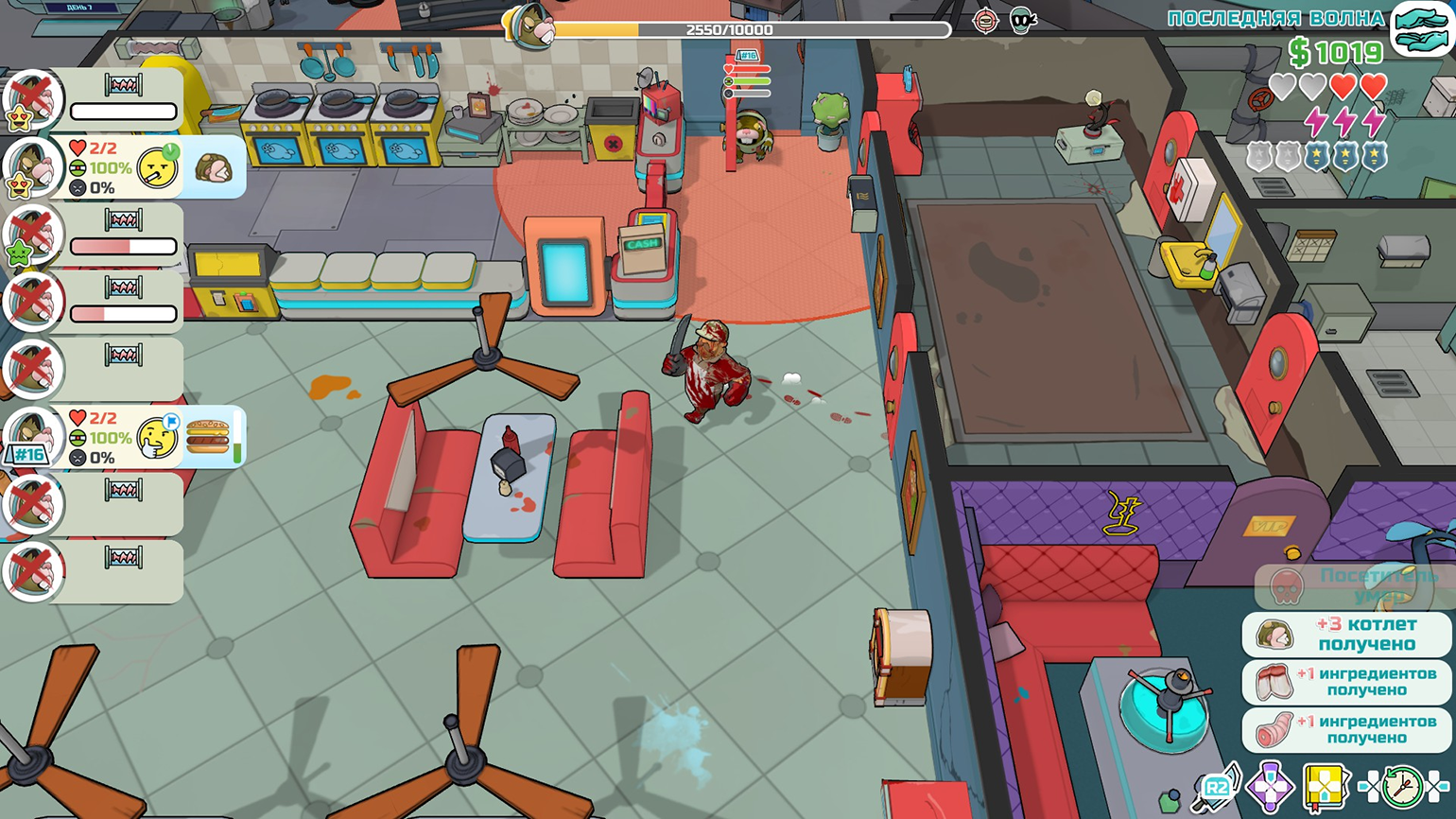Click the yawning emoji on the first active customer

pos(158,168)
